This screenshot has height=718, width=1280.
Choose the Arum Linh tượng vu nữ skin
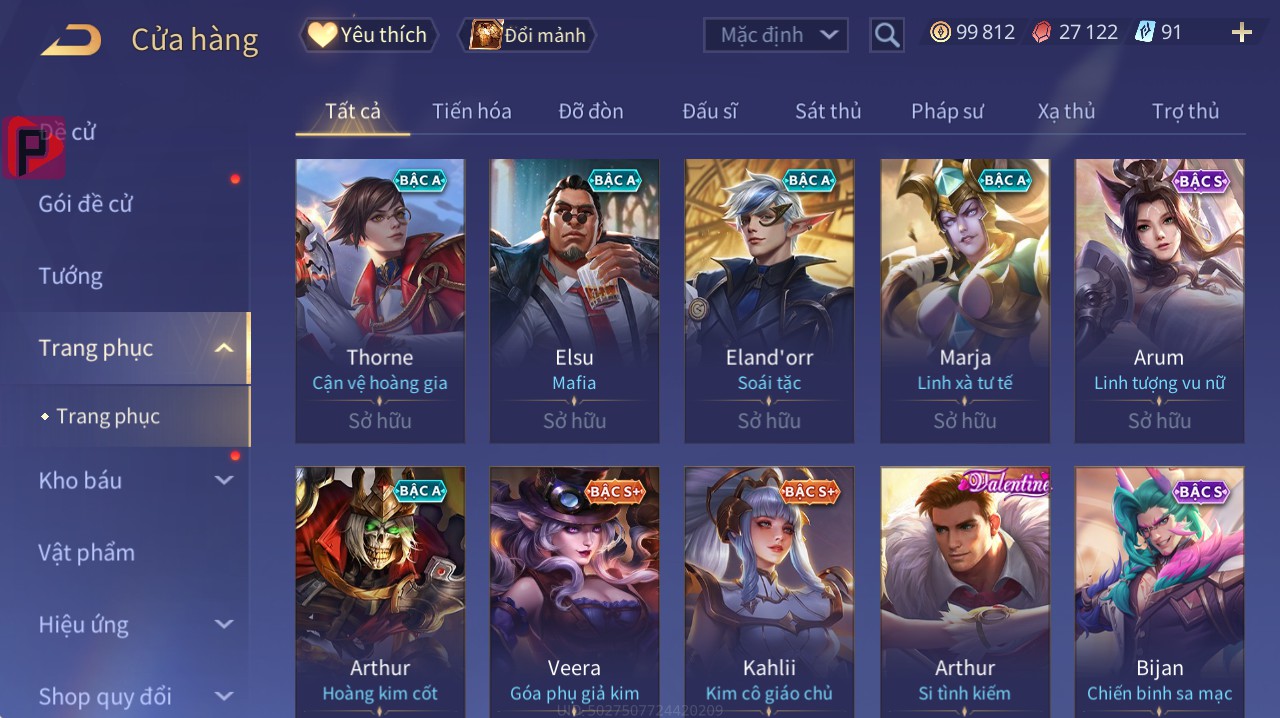[x=1159, y=300]
